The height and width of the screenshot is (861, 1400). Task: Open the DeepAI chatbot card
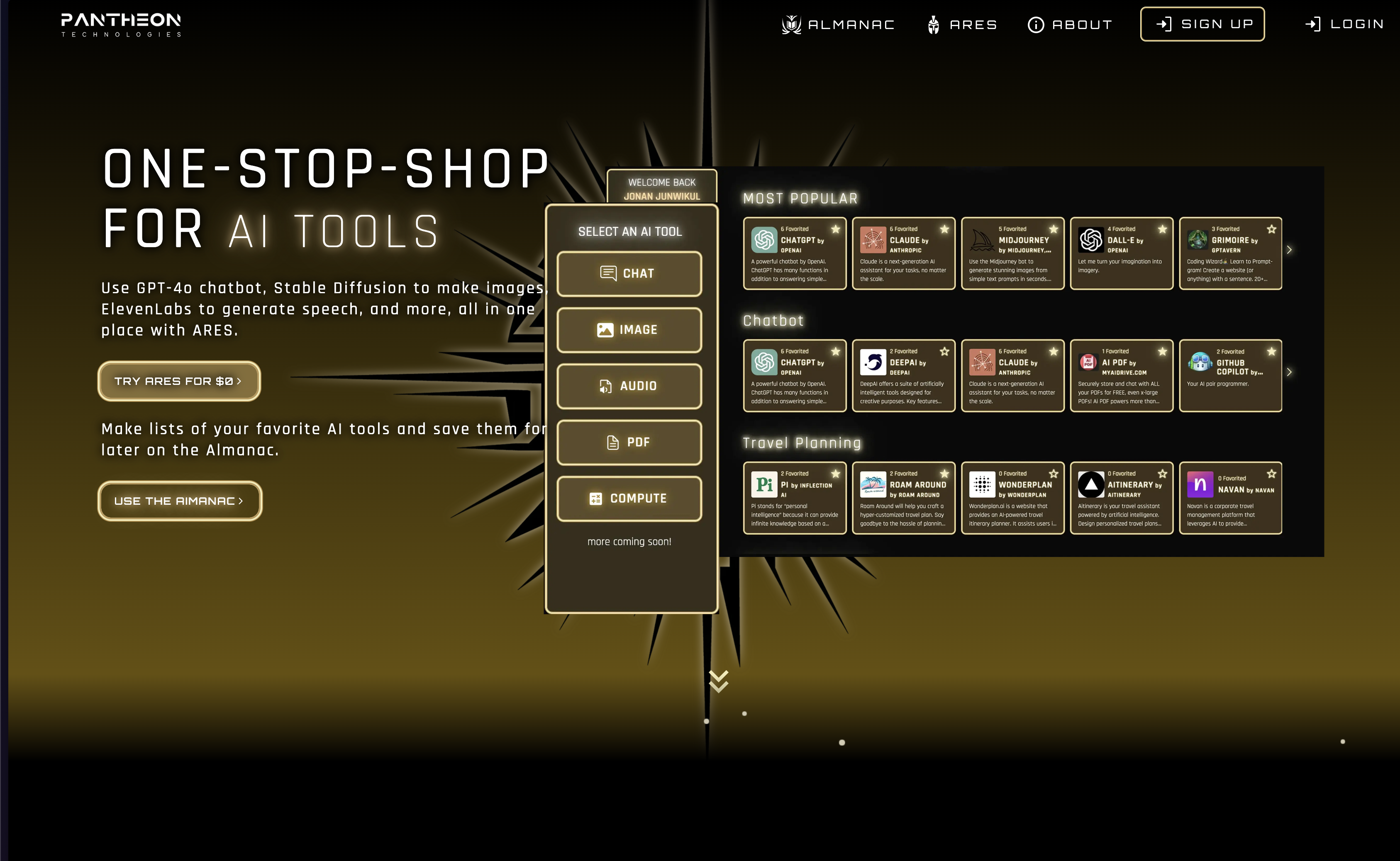click(903, 376)
